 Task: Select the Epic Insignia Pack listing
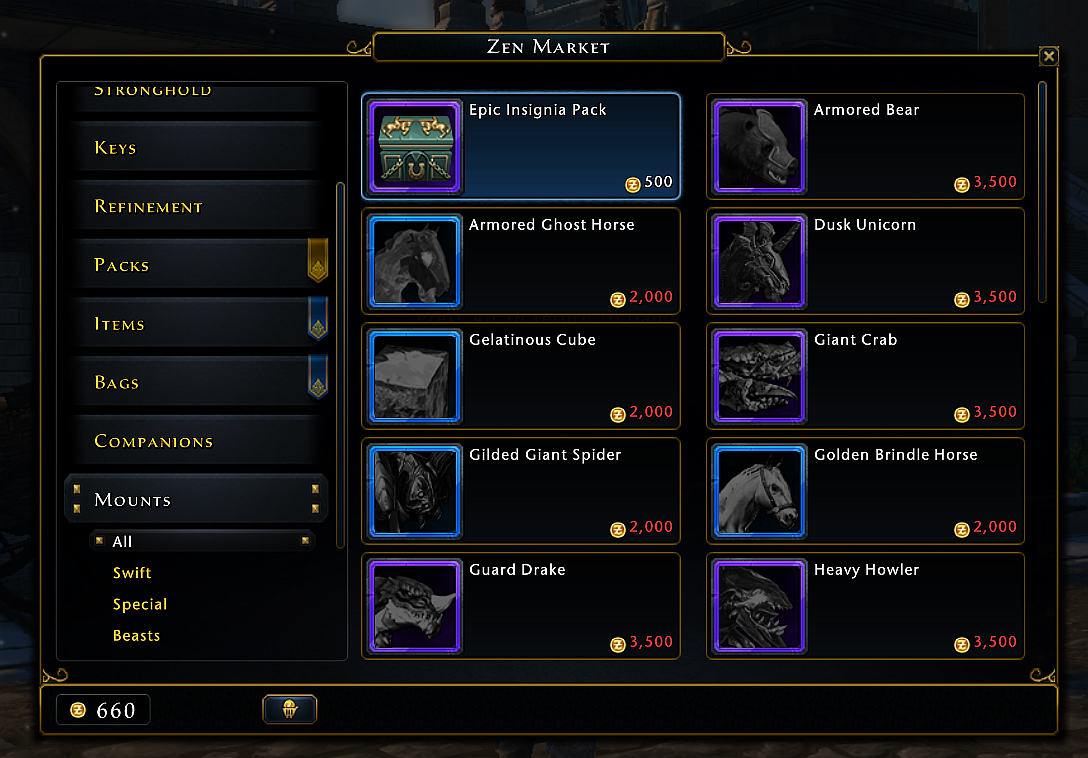tap(521, 146)
